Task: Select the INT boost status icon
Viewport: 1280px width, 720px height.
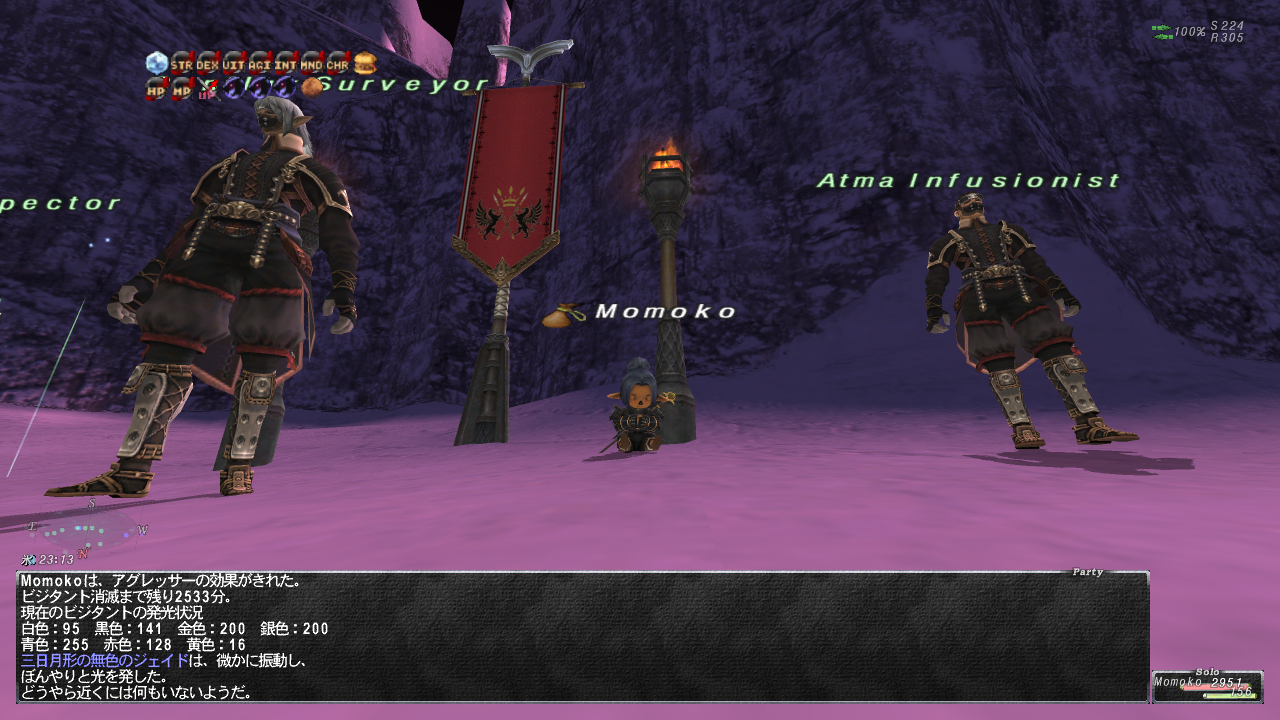Action: pyautogui.click(x=286, y=64)
